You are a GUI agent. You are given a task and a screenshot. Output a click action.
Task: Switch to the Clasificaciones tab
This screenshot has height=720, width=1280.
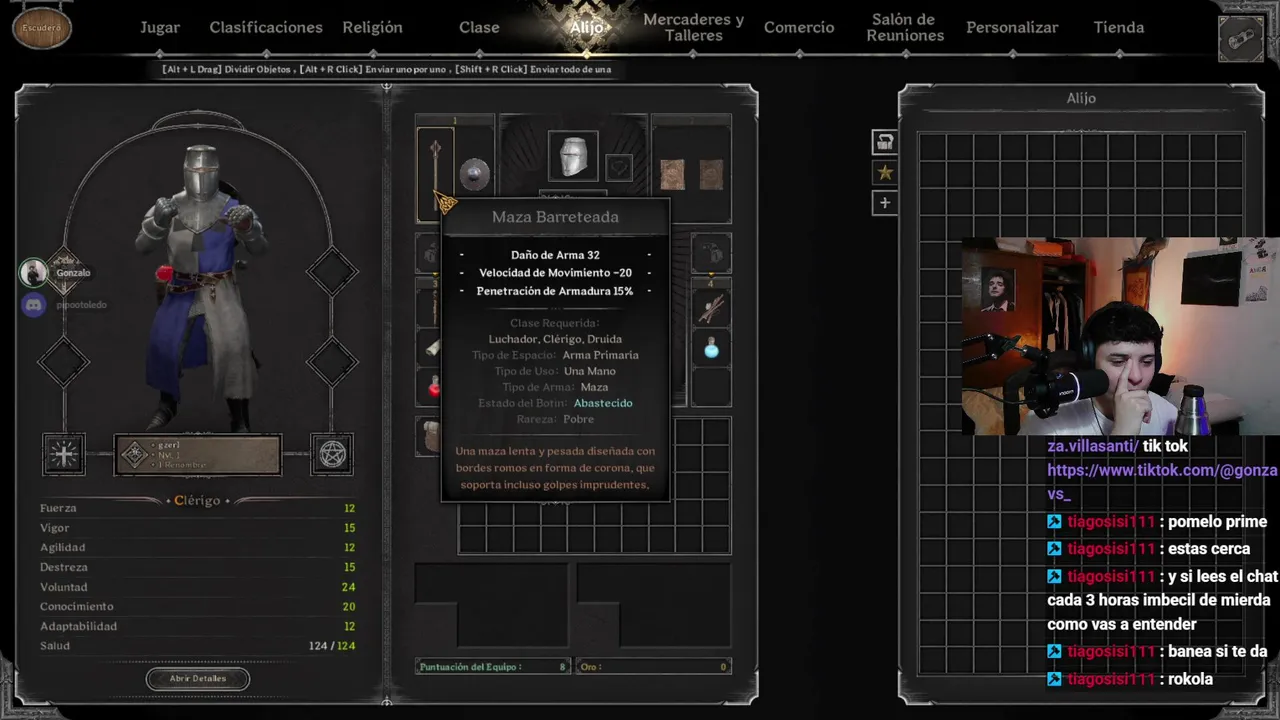[x=266, y=28]
